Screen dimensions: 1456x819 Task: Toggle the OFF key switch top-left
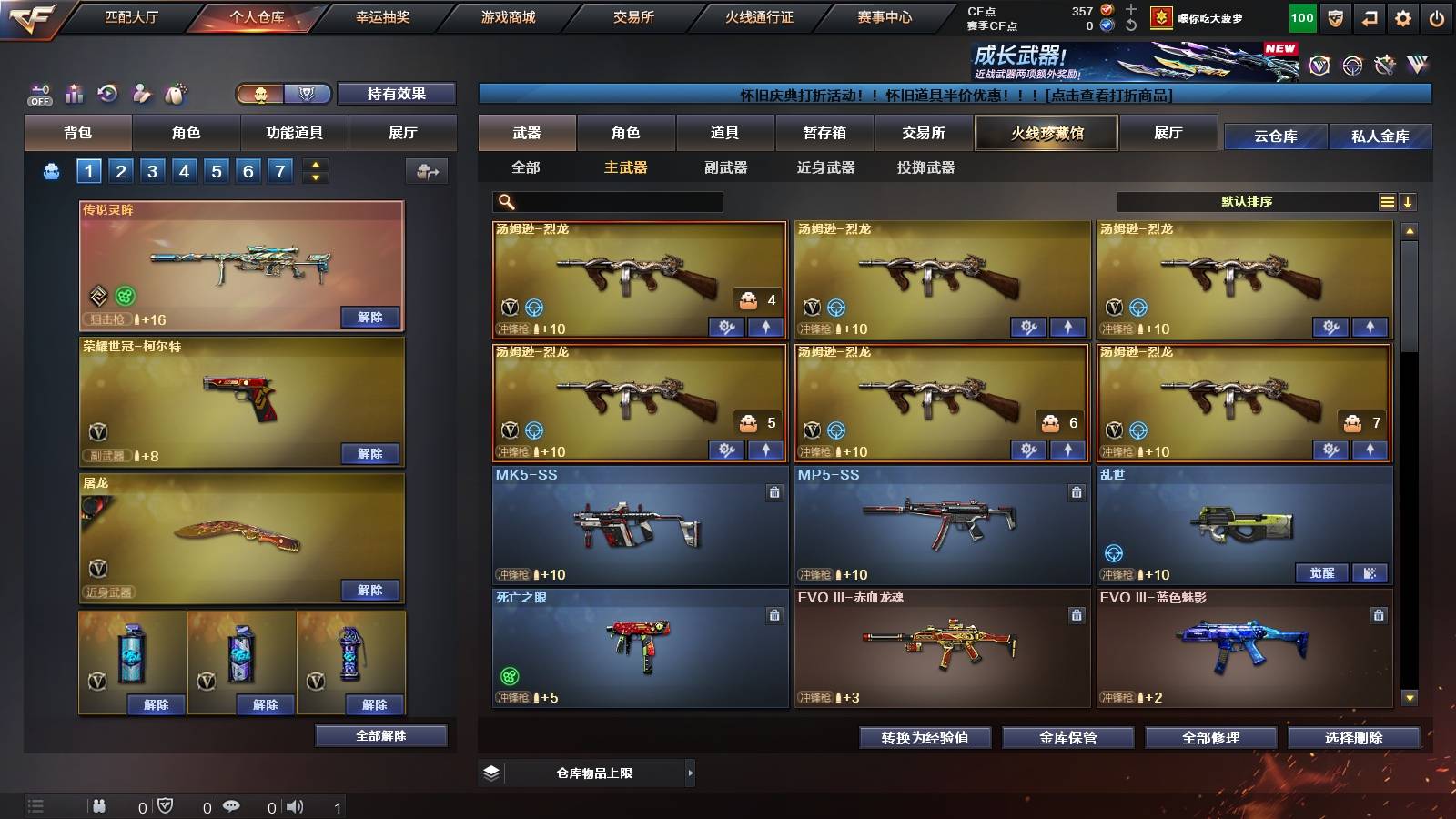point(38,93)
